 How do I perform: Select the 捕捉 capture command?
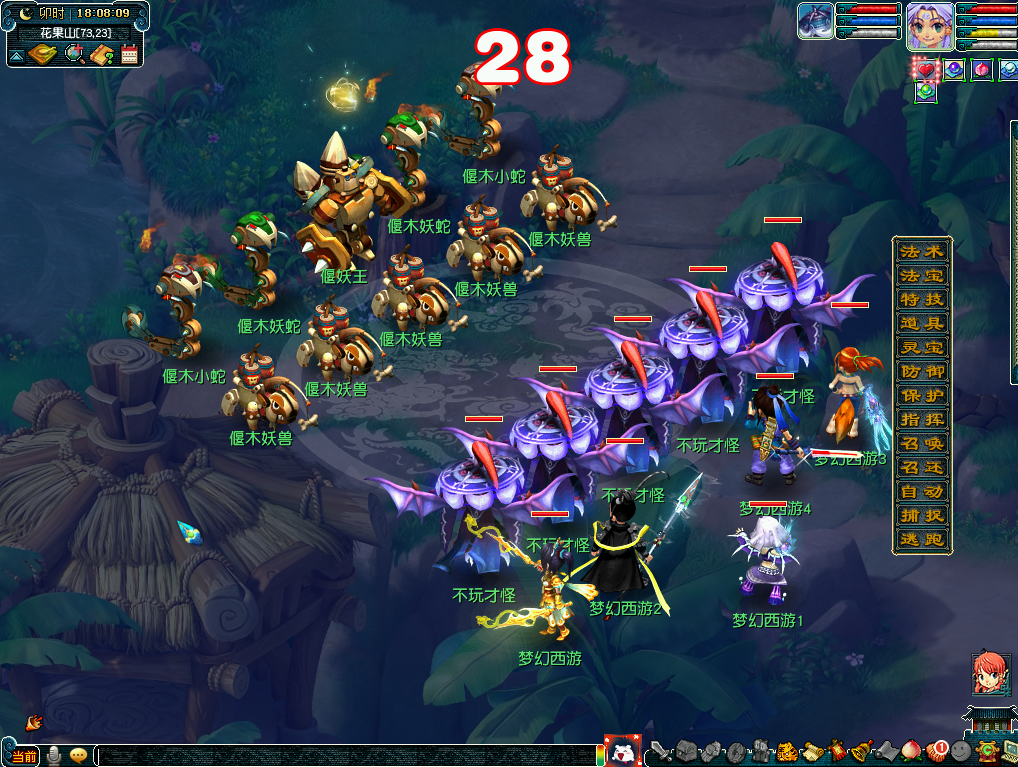pos(921,516)
